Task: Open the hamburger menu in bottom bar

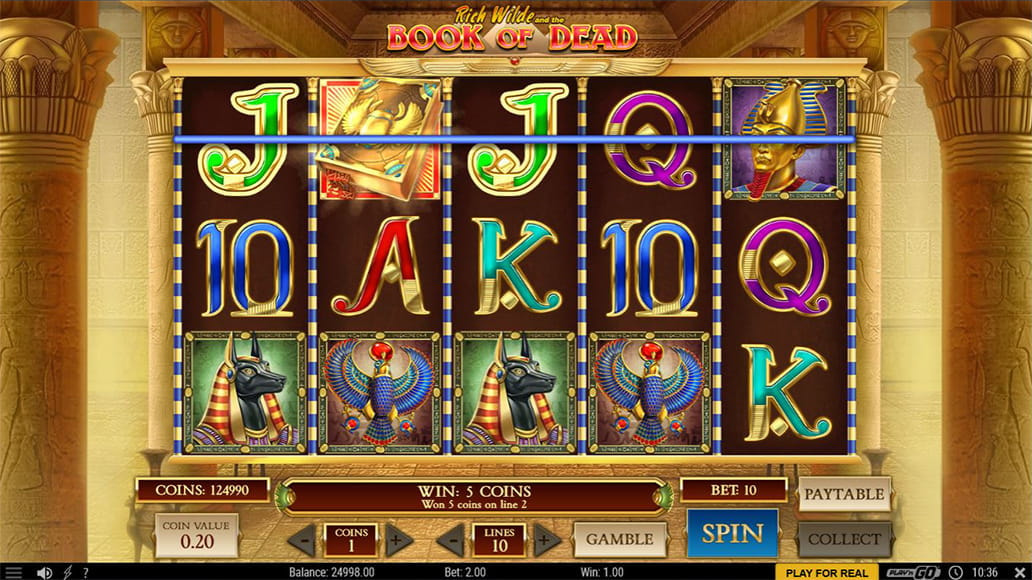Action: pos(14,573)
